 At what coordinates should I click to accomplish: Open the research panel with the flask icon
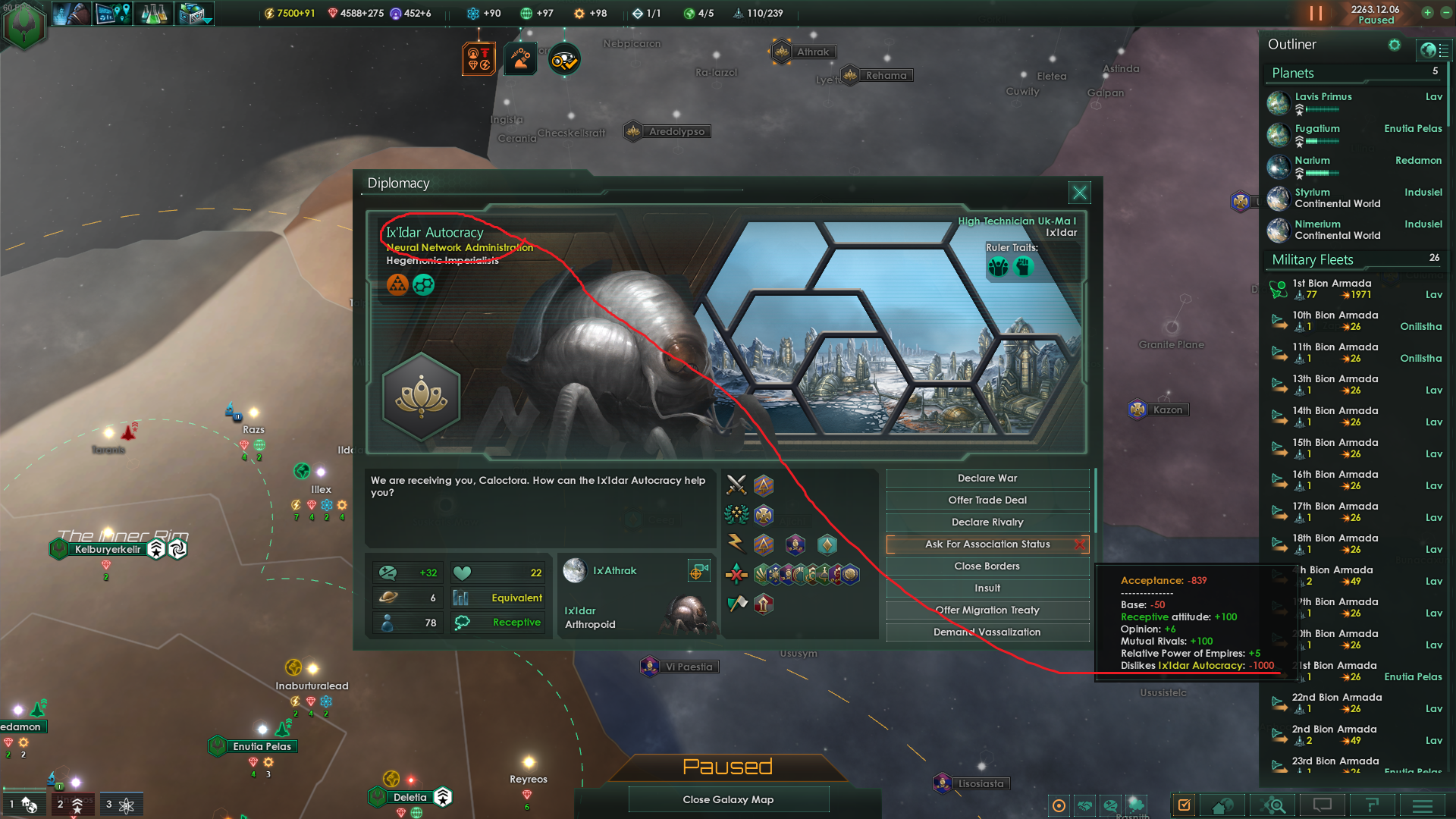pos(154,13)
